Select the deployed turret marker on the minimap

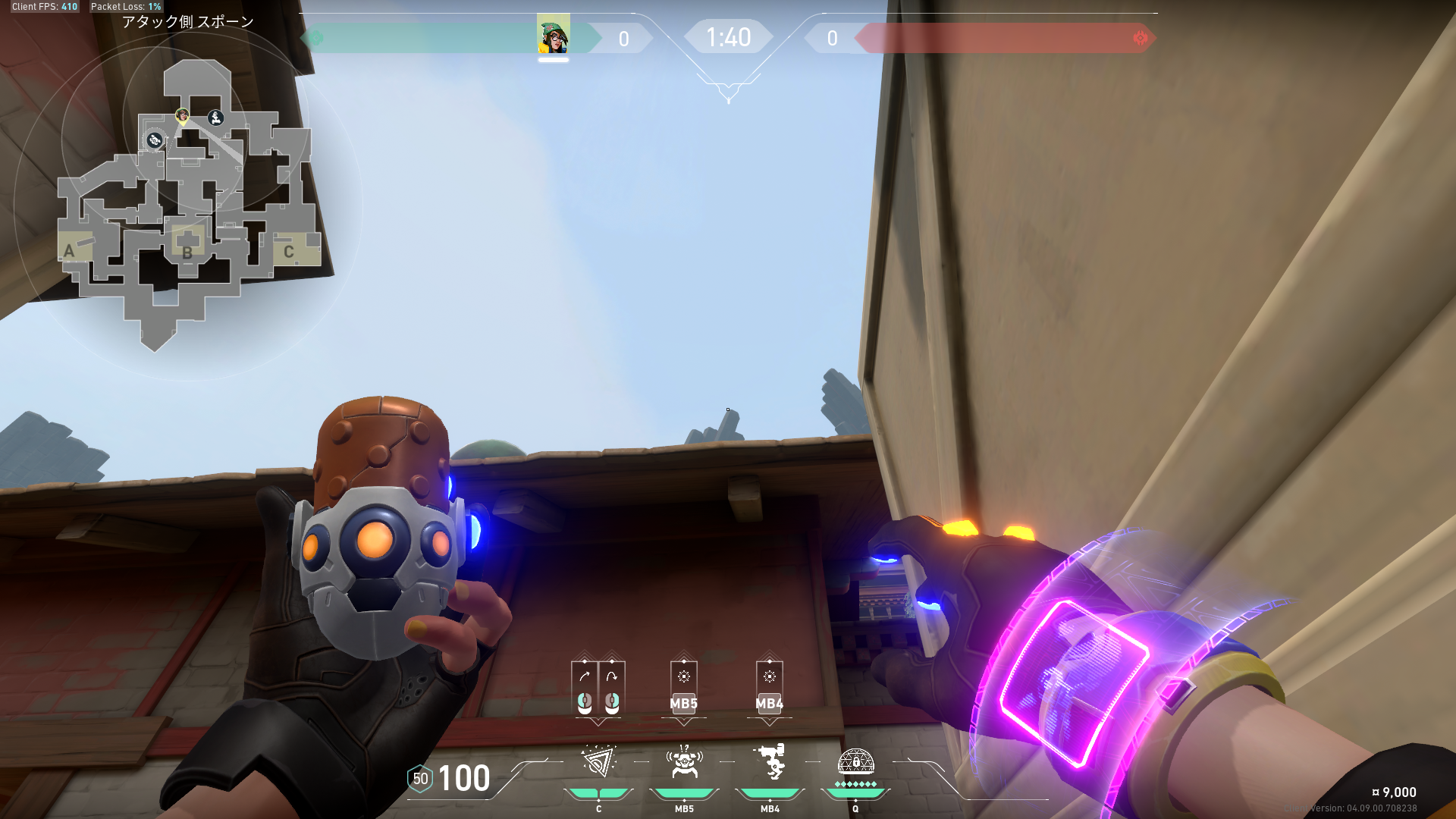[x=216, y=118]
